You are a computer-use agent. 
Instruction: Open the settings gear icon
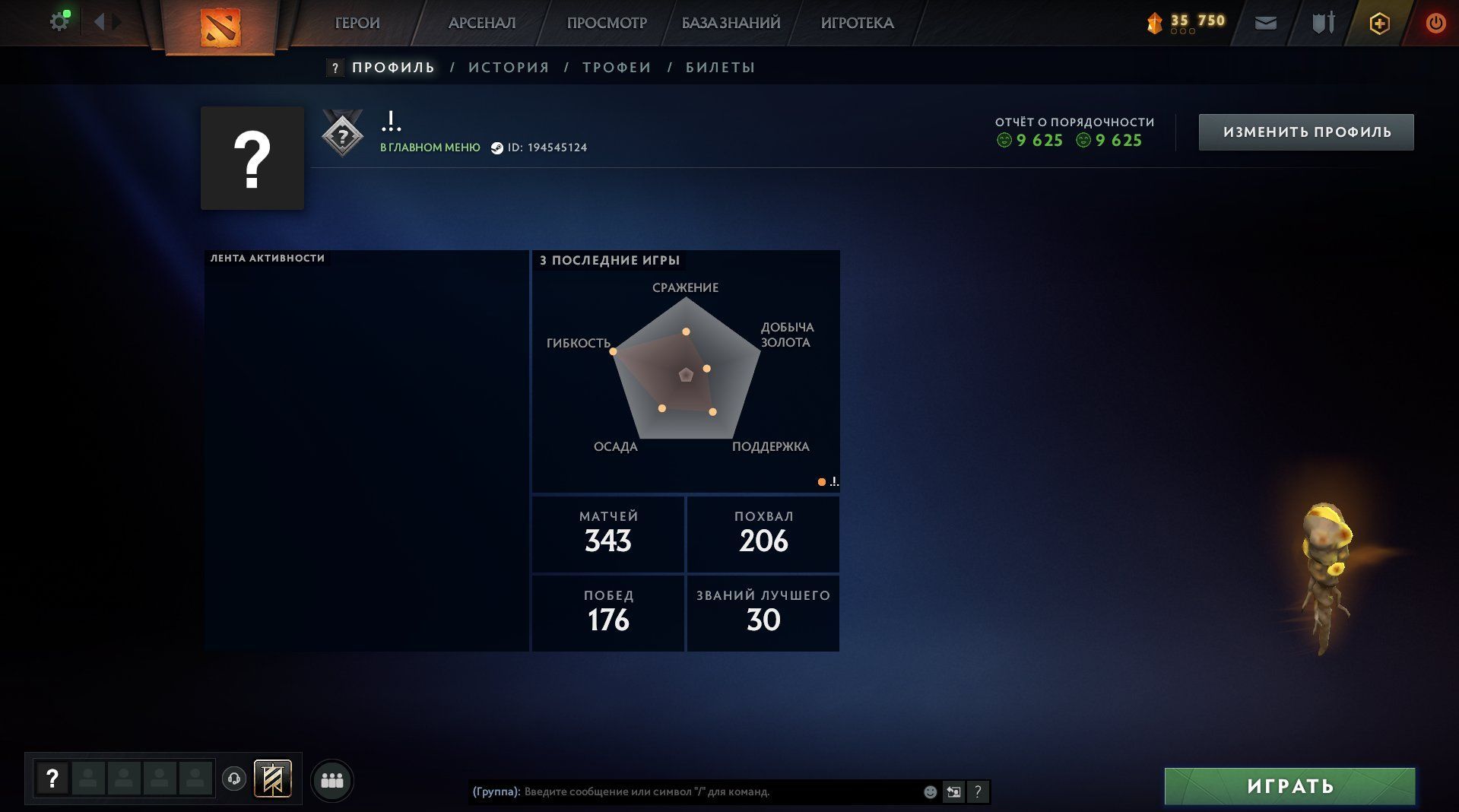(x=59, y=22)
